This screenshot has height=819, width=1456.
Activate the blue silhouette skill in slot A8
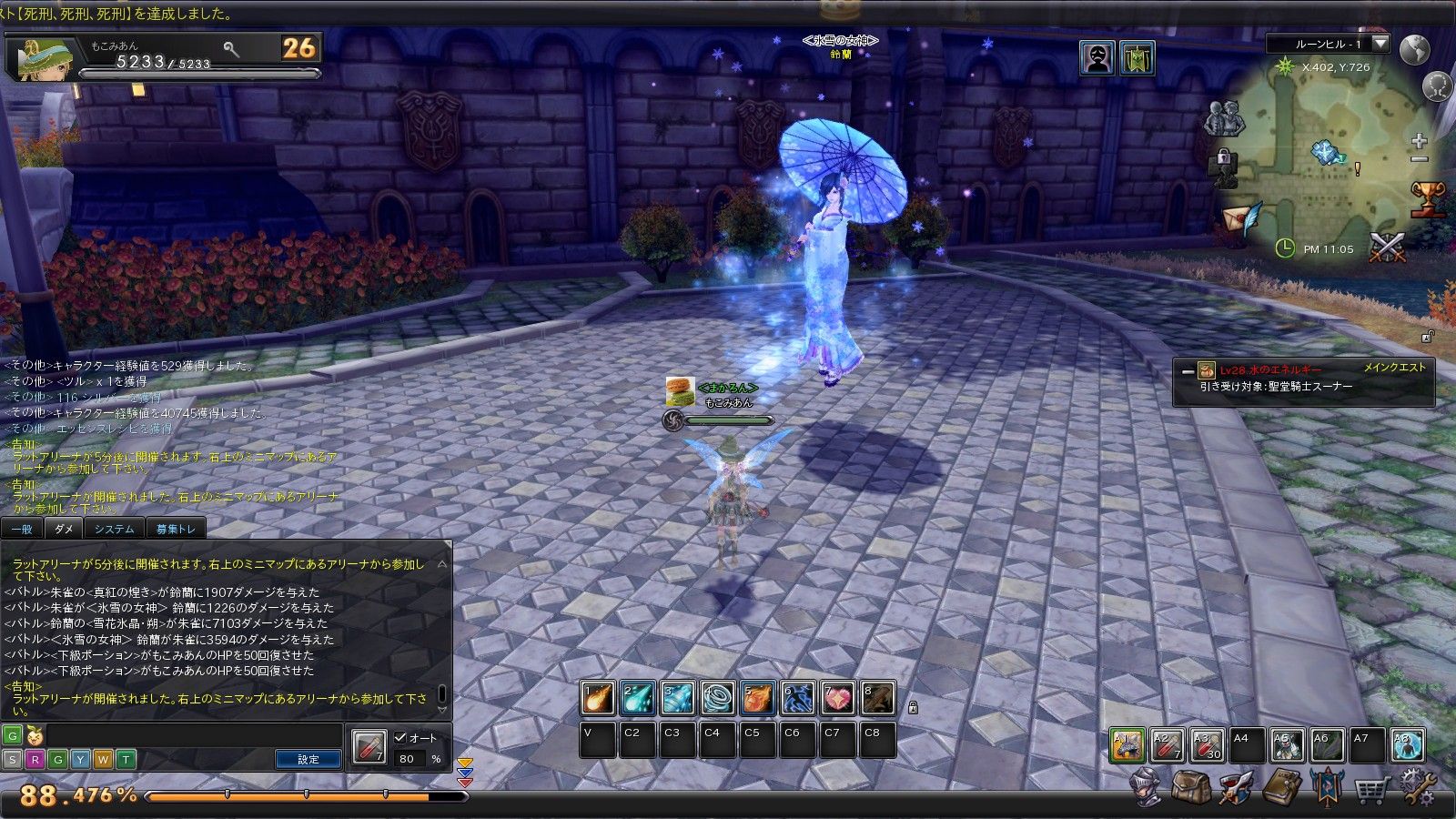point(1407,745)
